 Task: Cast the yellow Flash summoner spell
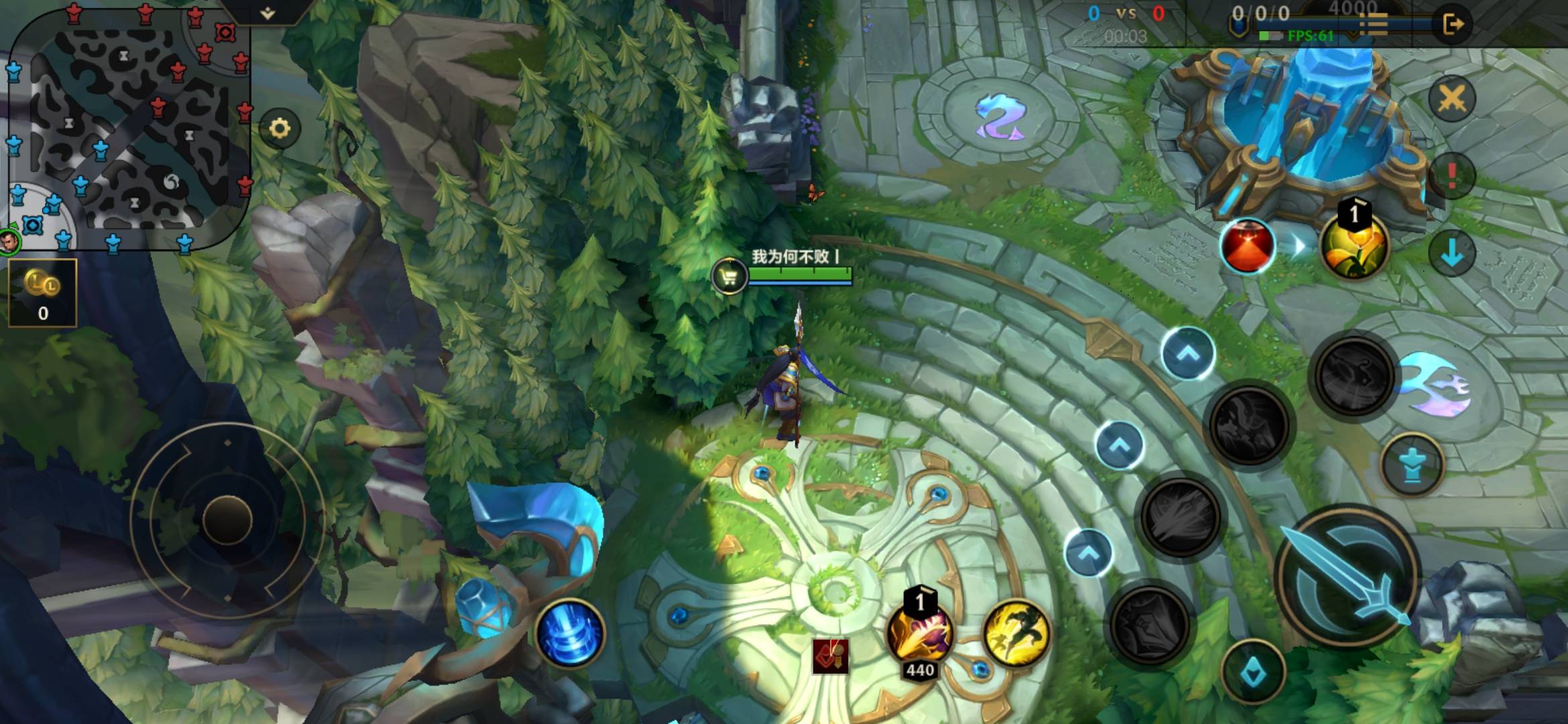click(1016, 633)
